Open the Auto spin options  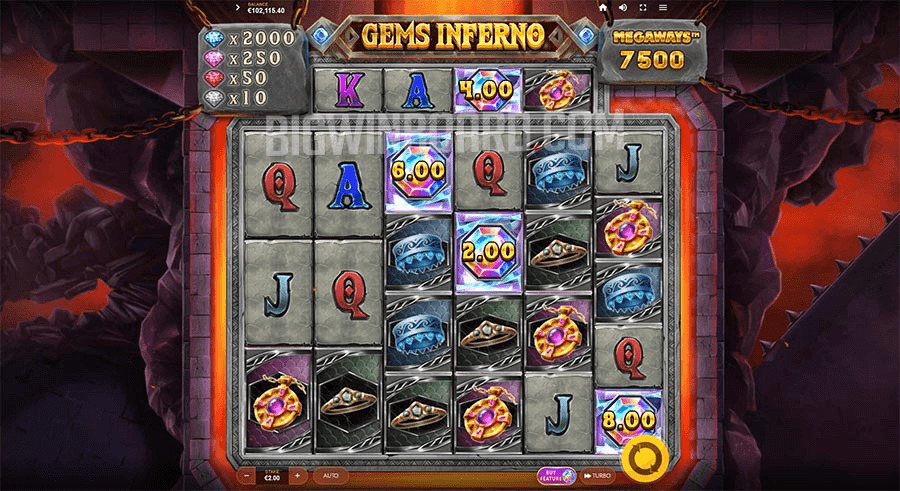click(x=331, y=476)
